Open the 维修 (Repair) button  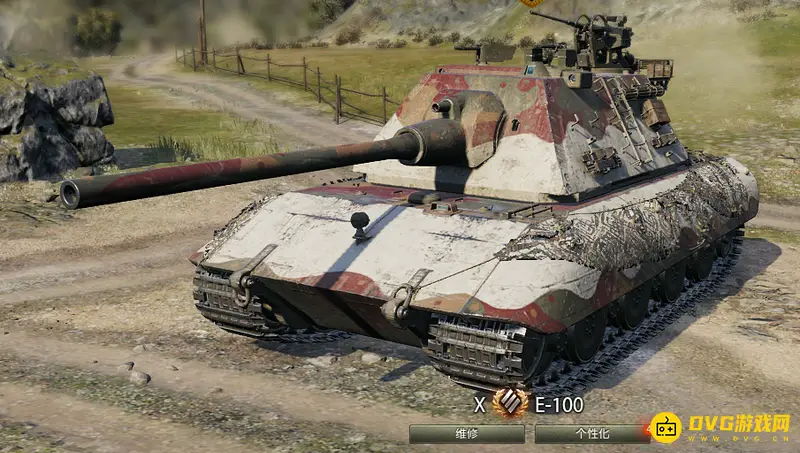(x=466, y=434)
